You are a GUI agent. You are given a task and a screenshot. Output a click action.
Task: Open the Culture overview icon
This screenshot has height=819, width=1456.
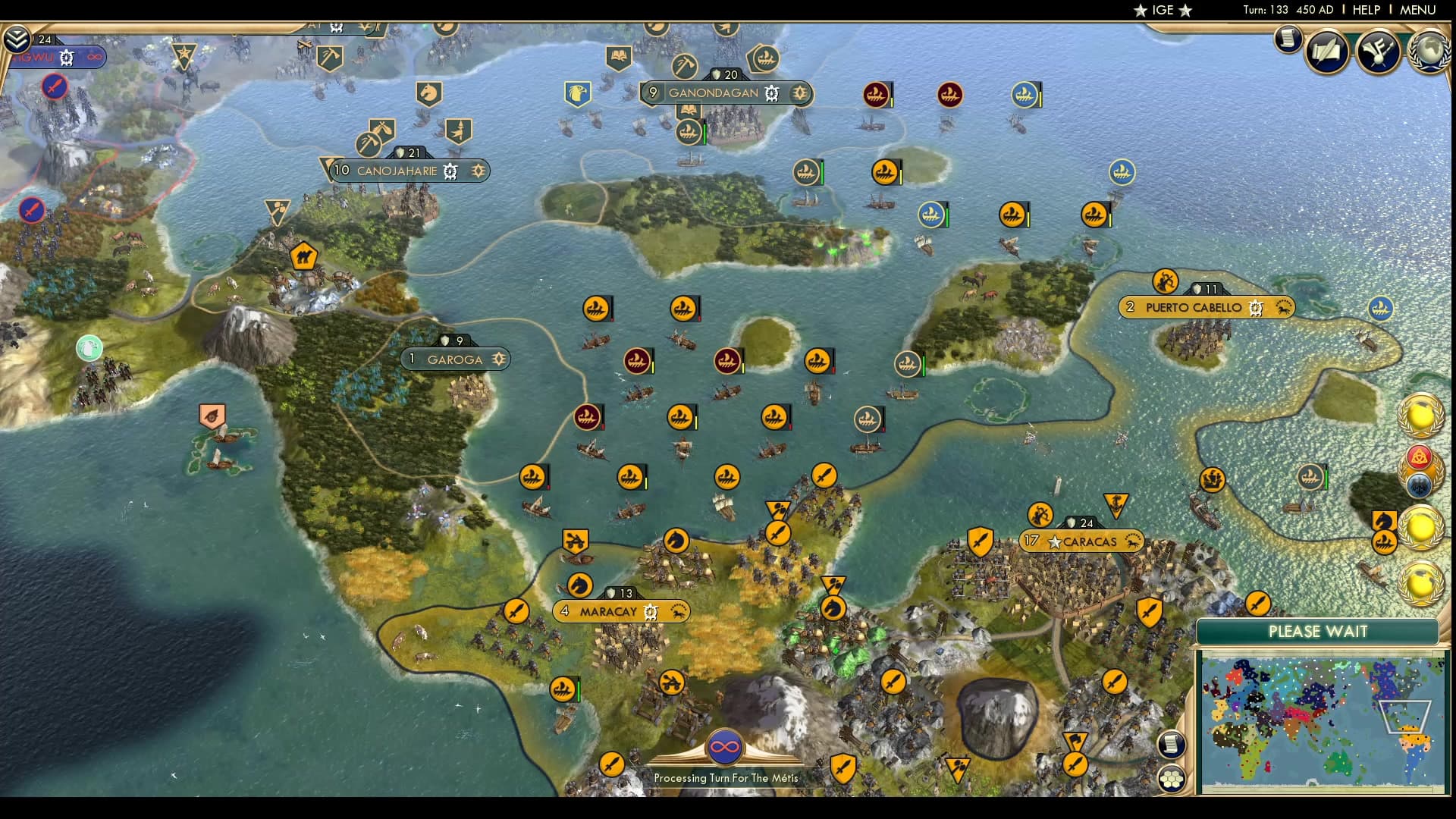tap(1377, 52)
